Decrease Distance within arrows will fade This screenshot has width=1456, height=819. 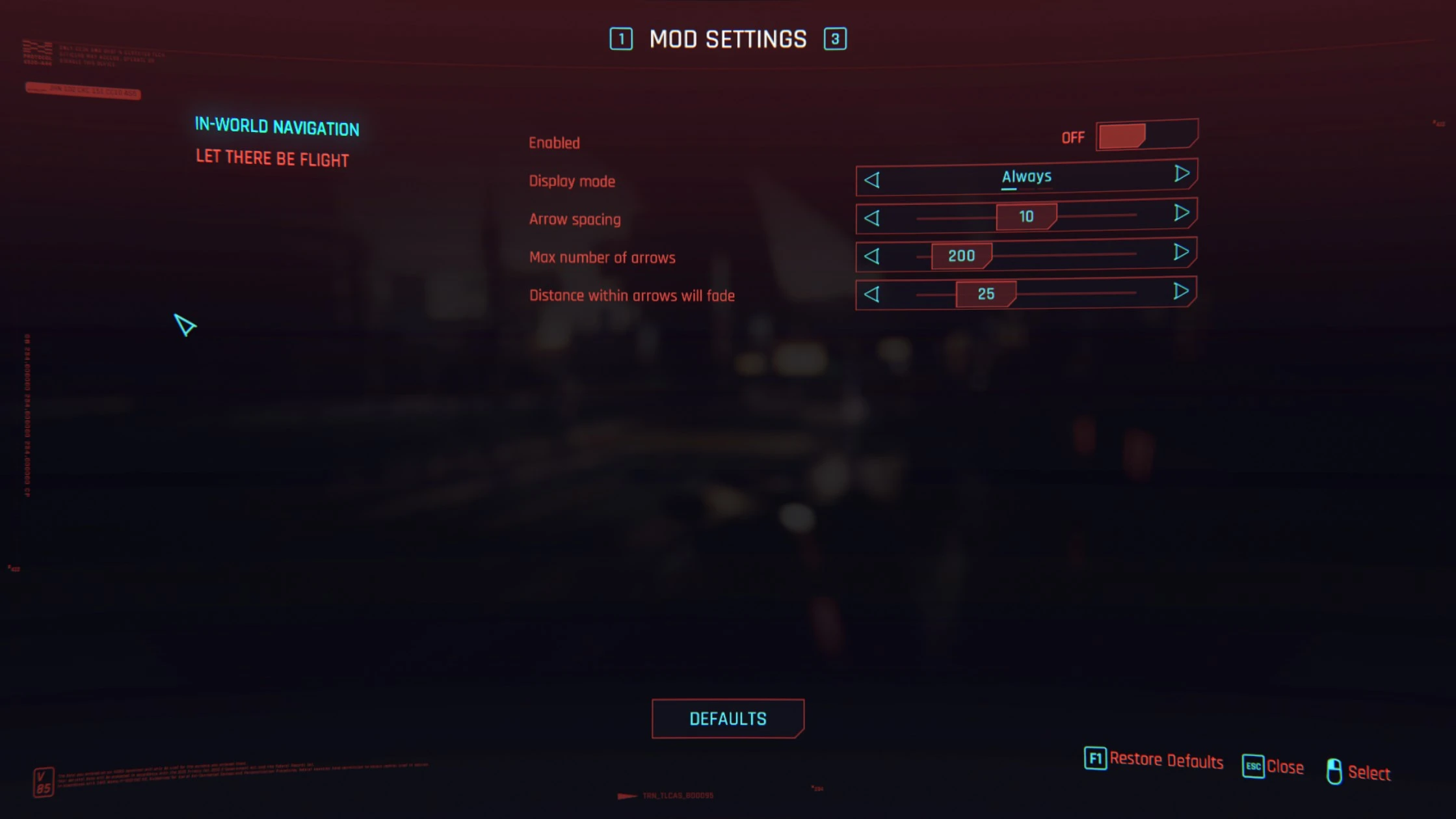(x=872, y=294)
